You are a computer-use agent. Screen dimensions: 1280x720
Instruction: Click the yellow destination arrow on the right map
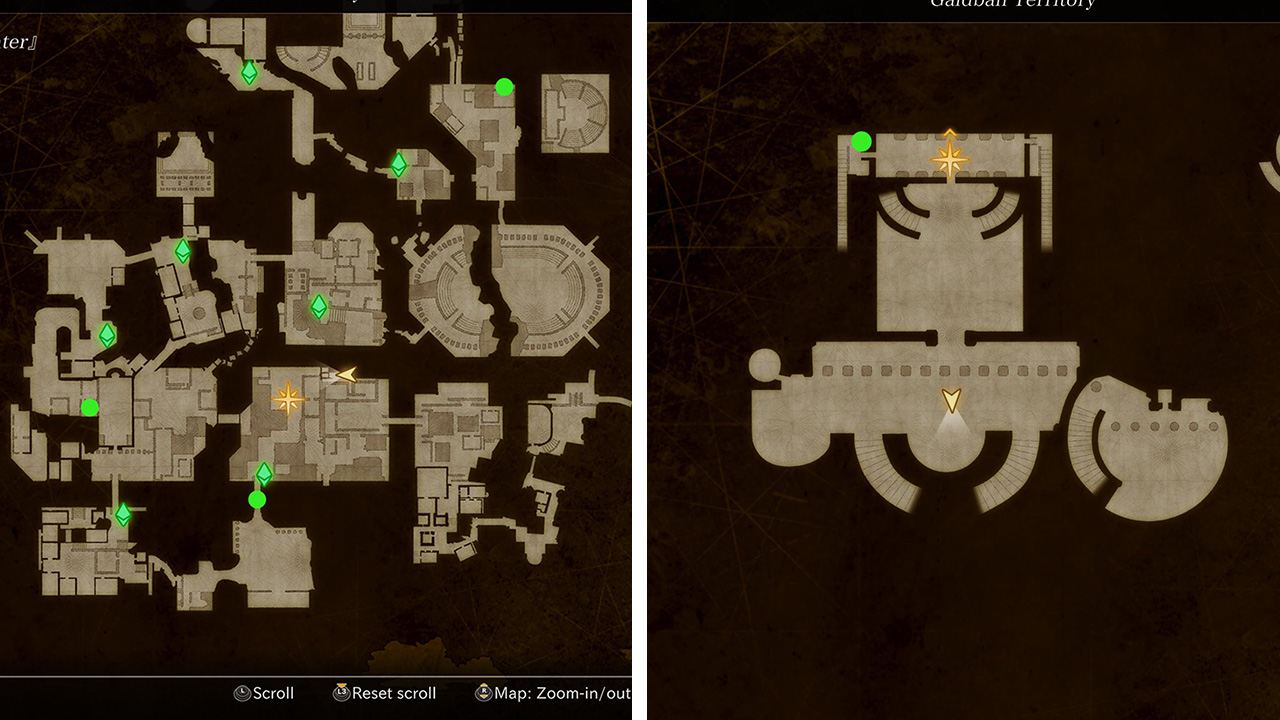click(949, 402)
